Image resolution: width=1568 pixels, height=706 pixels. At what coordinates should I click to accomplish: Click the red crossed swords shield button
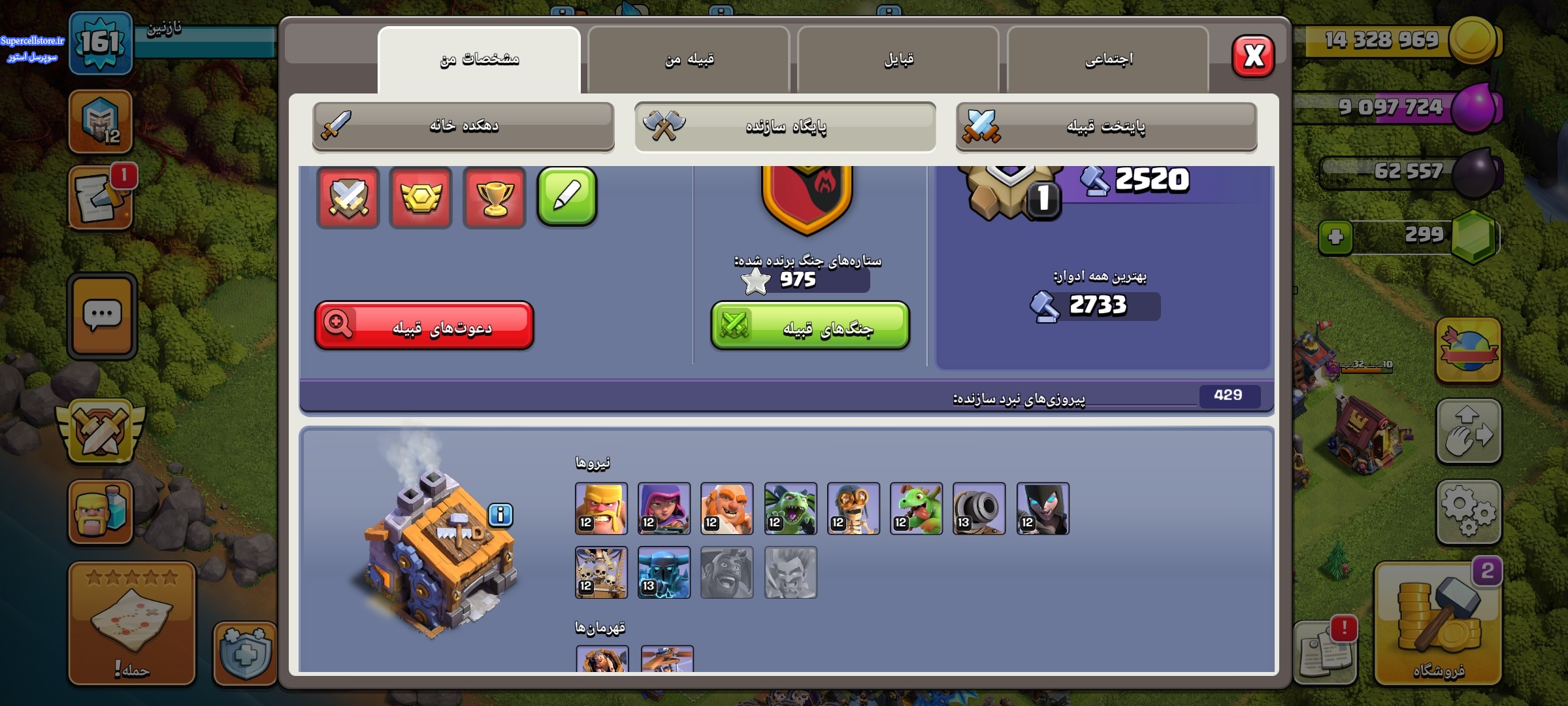(348, 197)
